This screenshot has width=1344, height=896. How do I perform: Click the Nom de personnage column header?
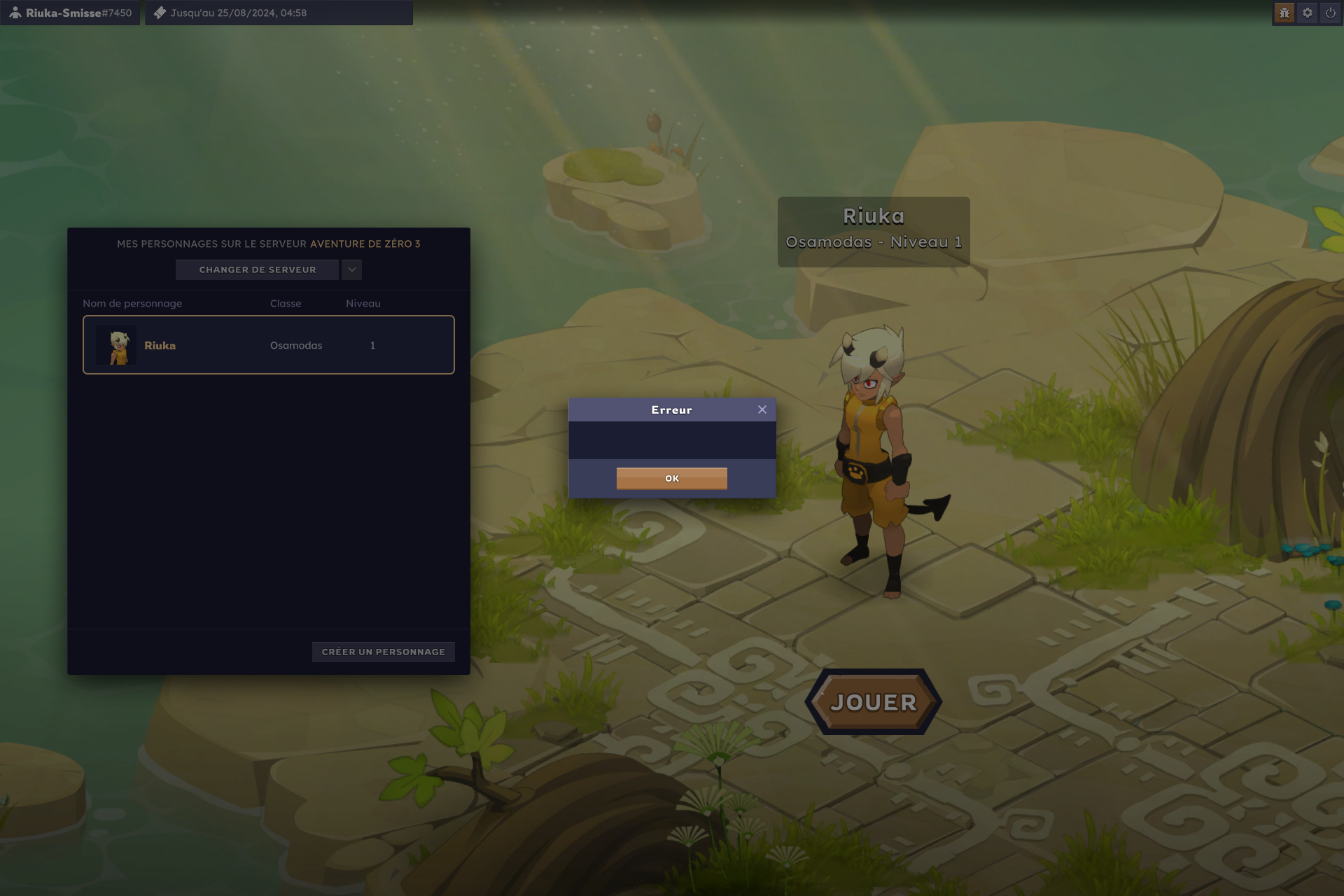pyautogui.click(x=132, y=303)
